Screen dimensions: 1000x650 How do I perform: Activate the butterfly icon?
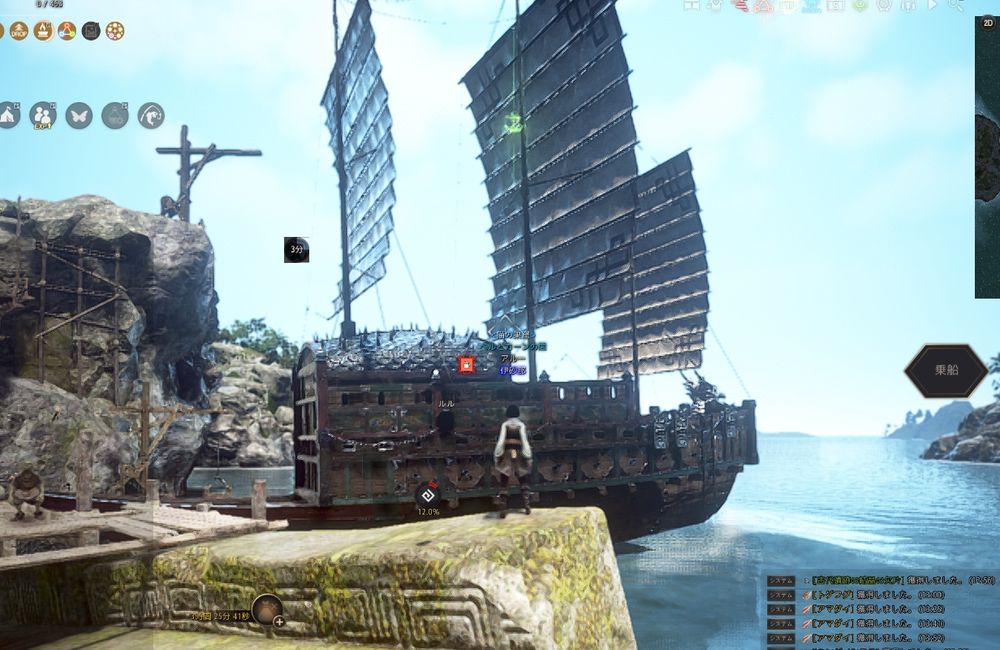click(79, 116)
